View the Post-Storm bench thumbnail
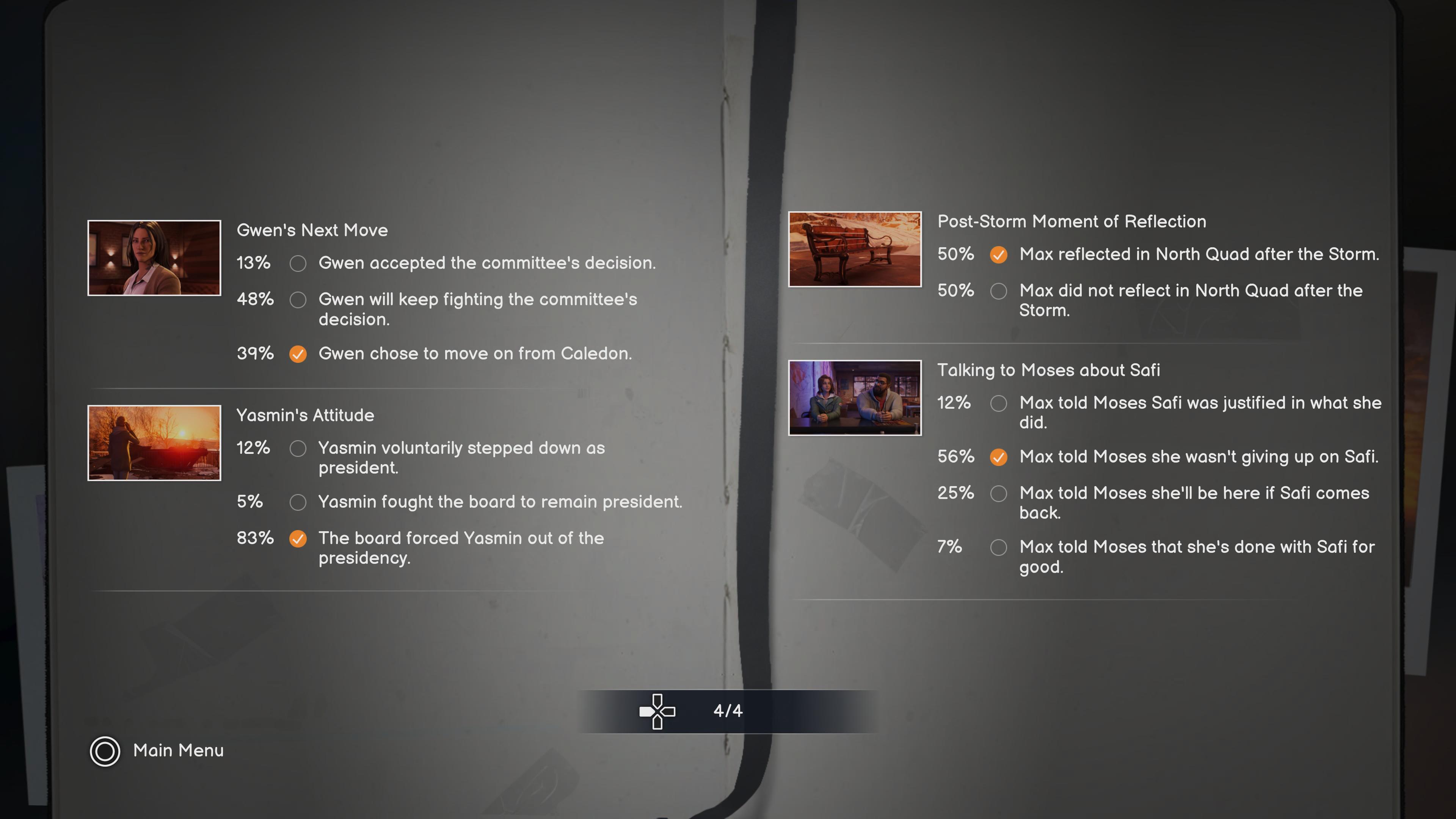The height and width of the screenshot is (819, 1456). [x=854, y=249]
